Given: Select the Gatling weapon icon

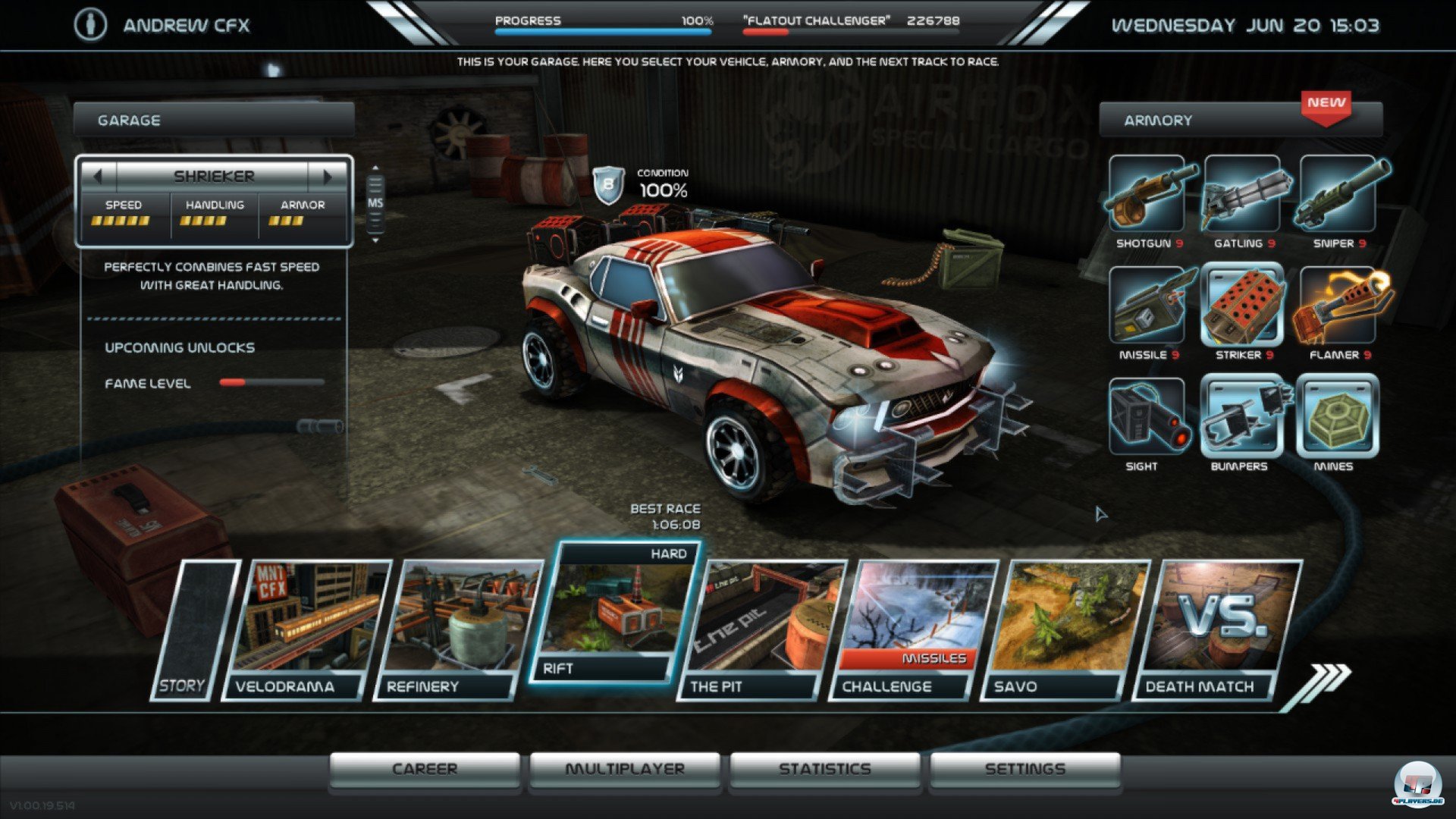Looking at the screenshot, I should (1243, 194).
